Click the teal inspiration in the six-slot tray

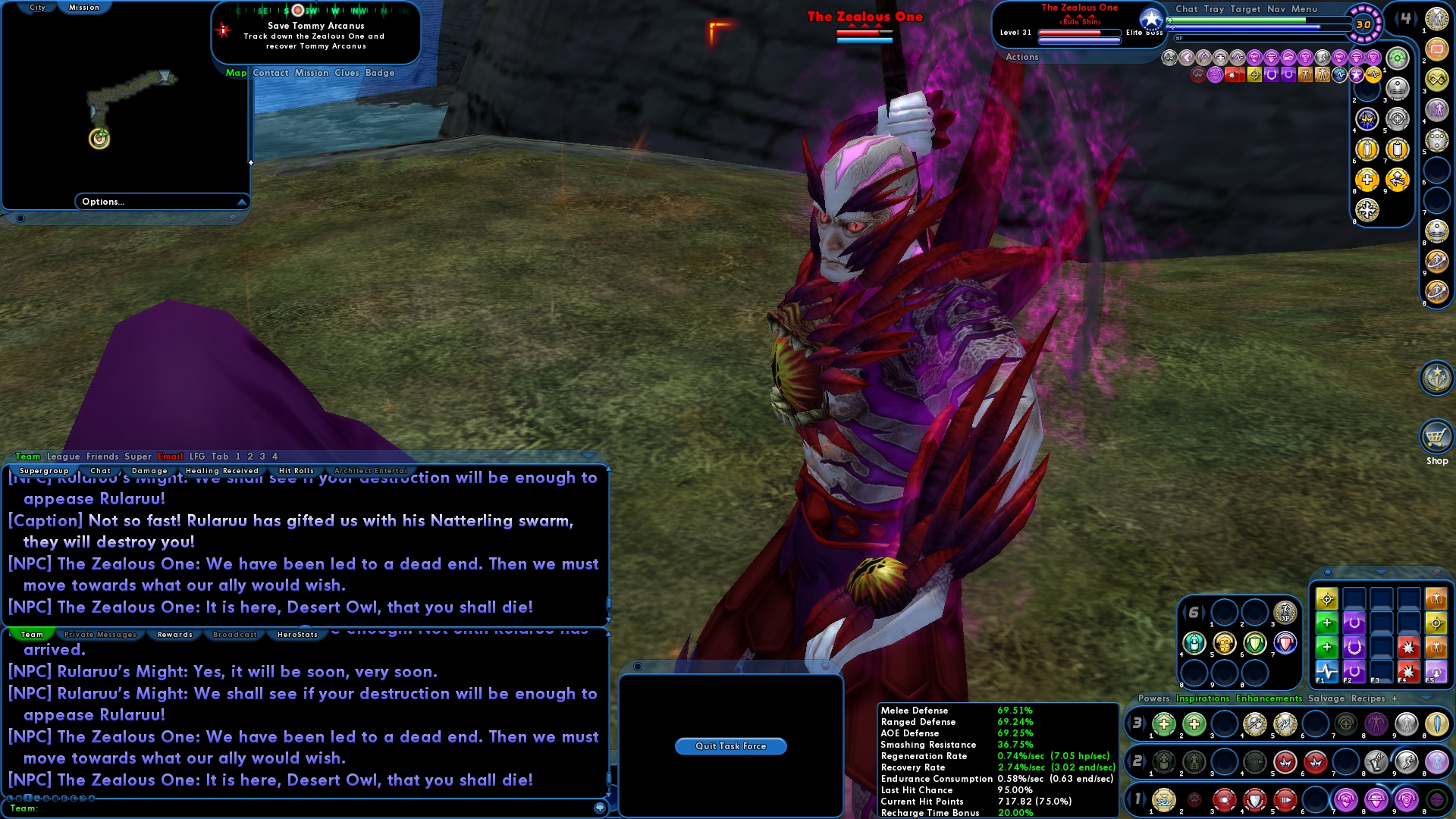coord(1194,643)
